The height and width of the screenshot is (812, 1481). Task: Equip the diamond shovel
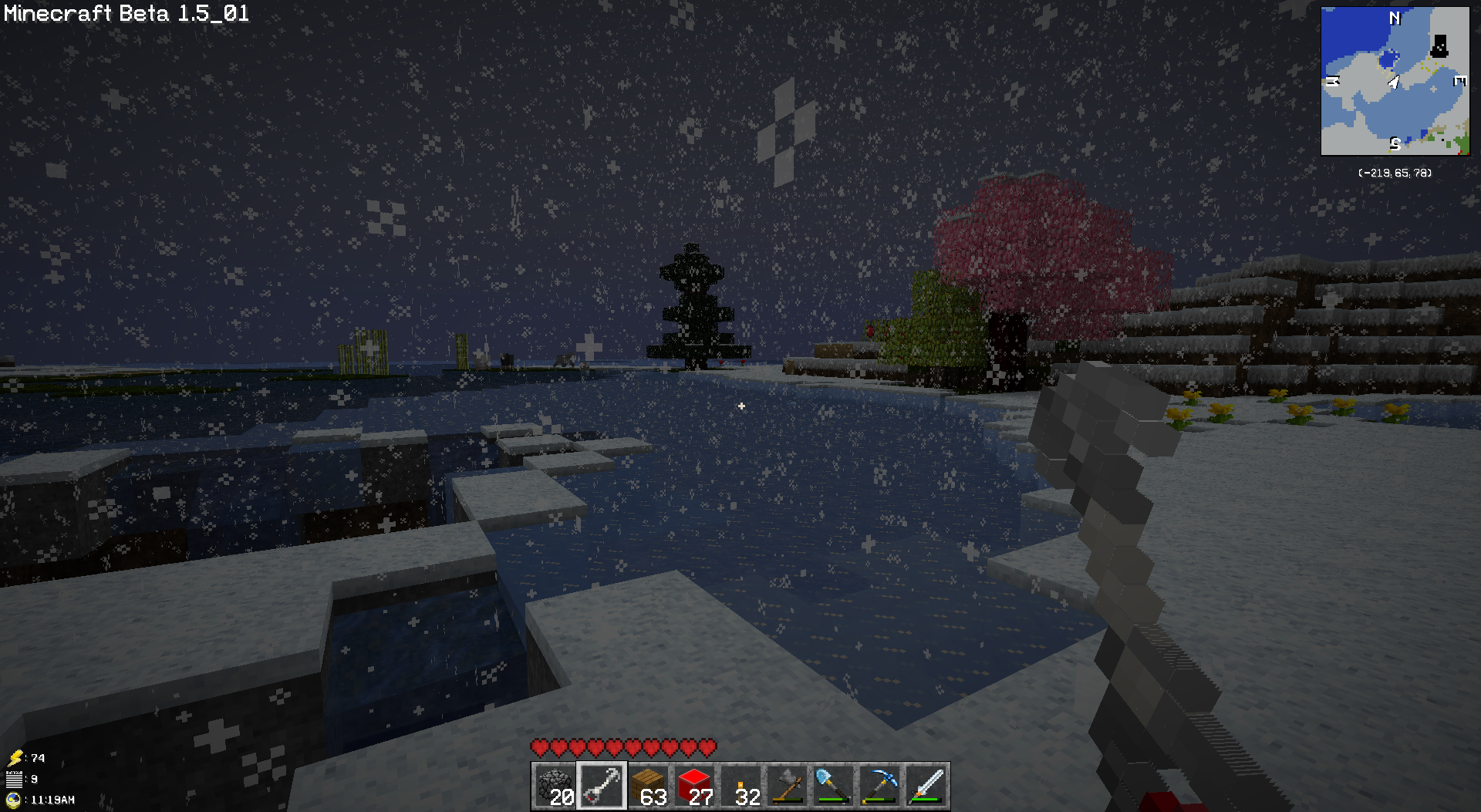pos(834,786)
